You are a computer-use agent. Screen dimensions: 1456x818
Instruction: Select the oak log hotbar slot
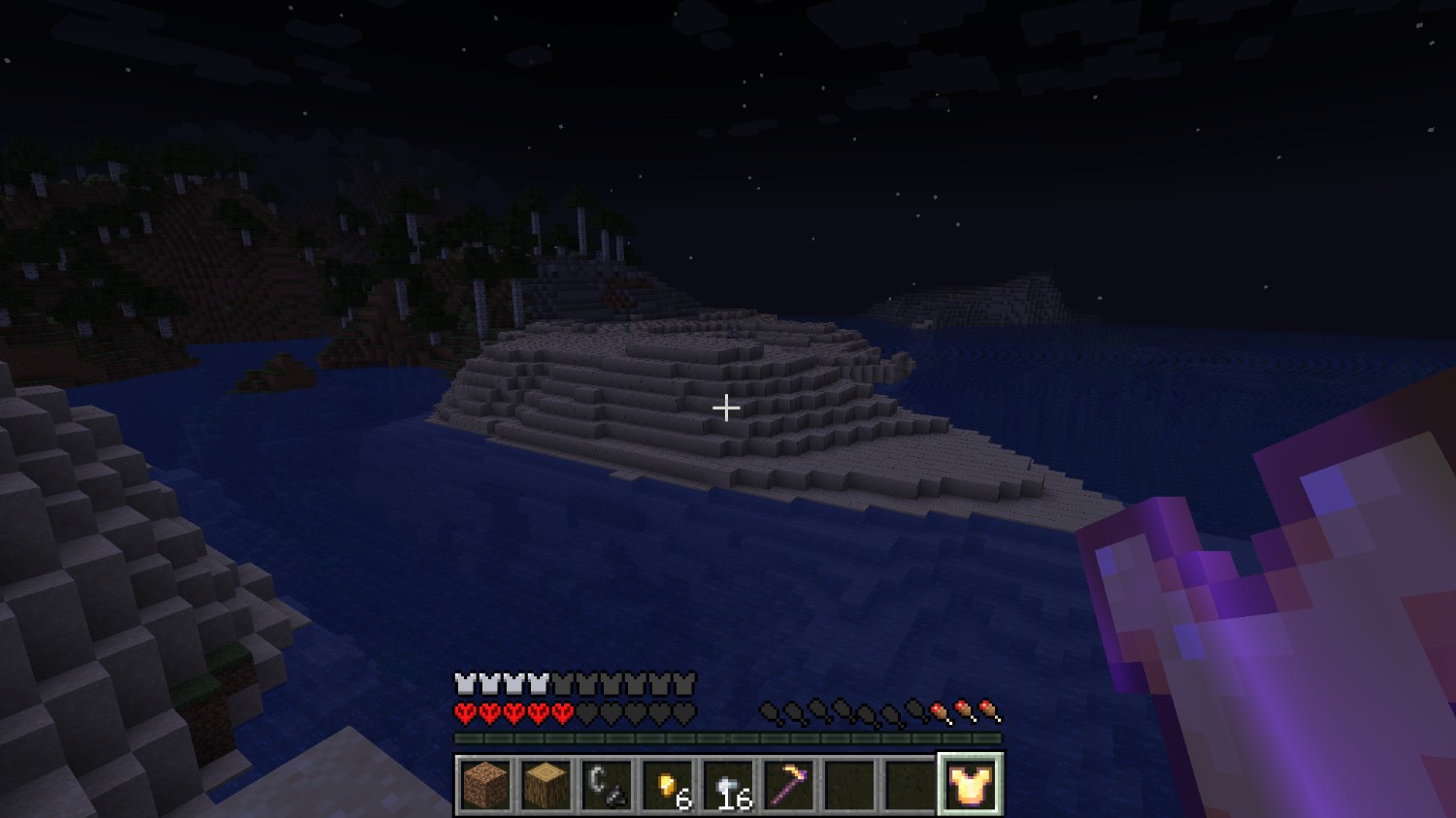546,784
